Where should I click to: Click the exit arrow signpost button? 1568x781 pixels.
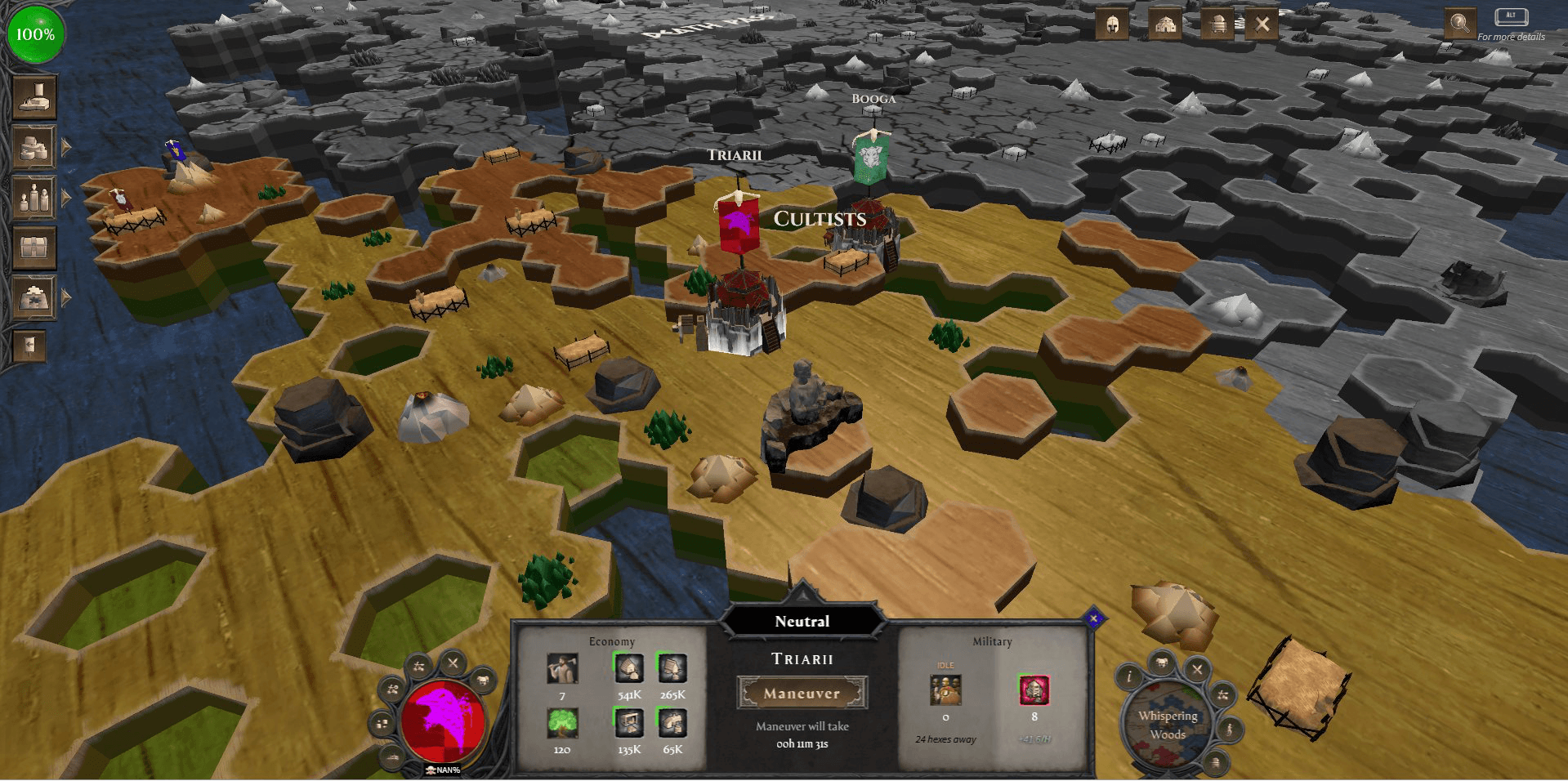point(29,346)
